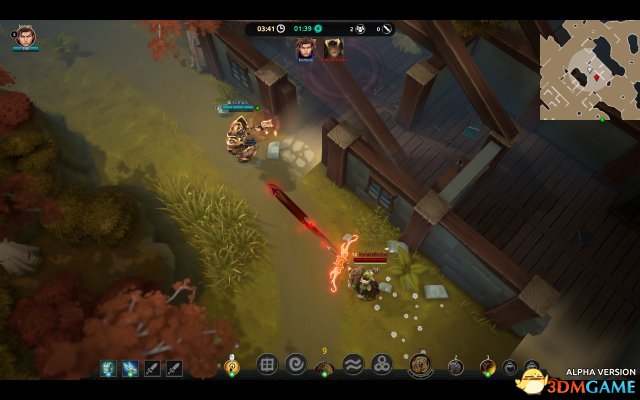The image size is (640, 400).
Task: Select the player portrait in the top-left corner
Action: tap(27, 37)
